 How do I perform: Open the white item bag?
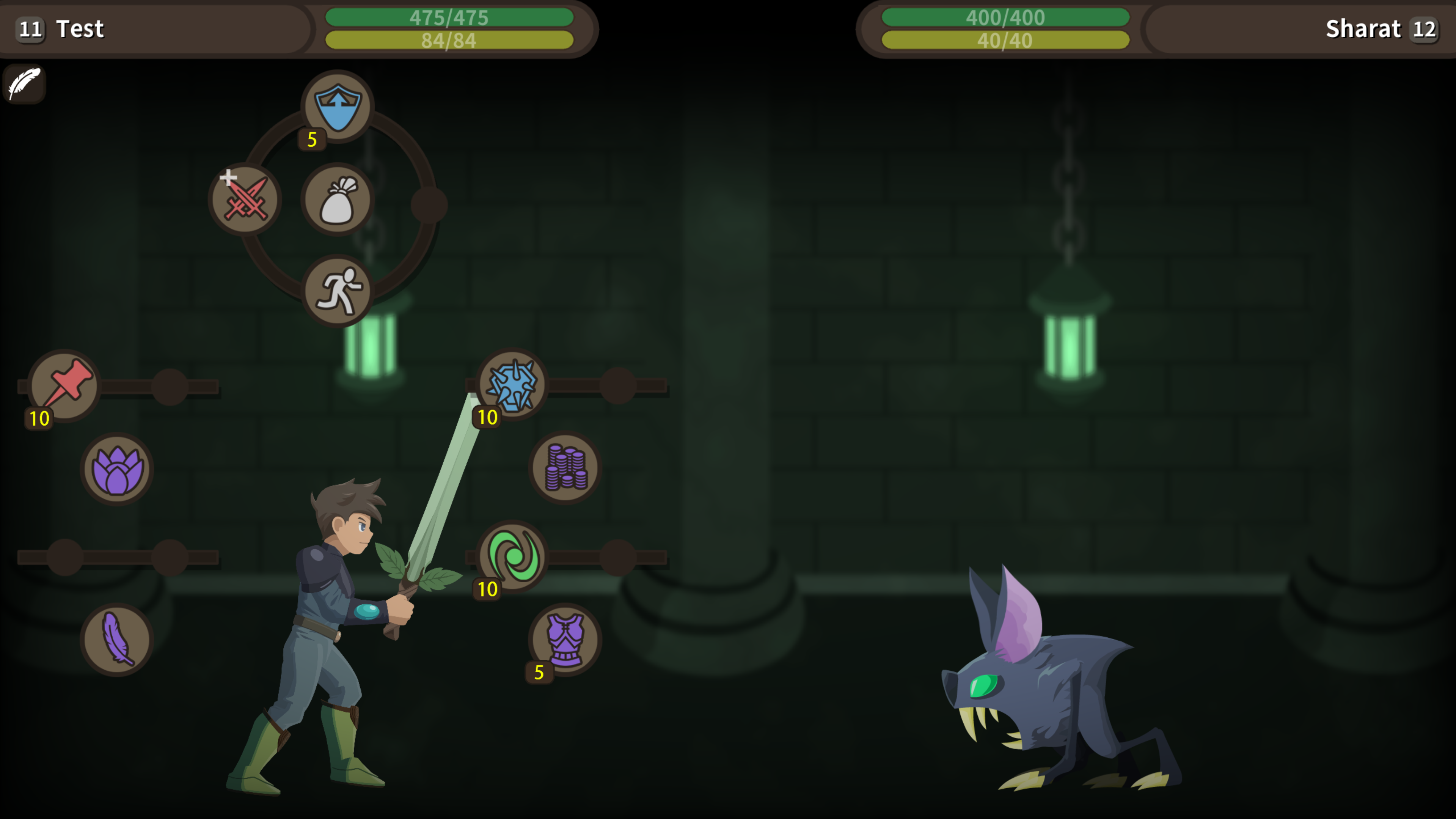click(338, 200)
